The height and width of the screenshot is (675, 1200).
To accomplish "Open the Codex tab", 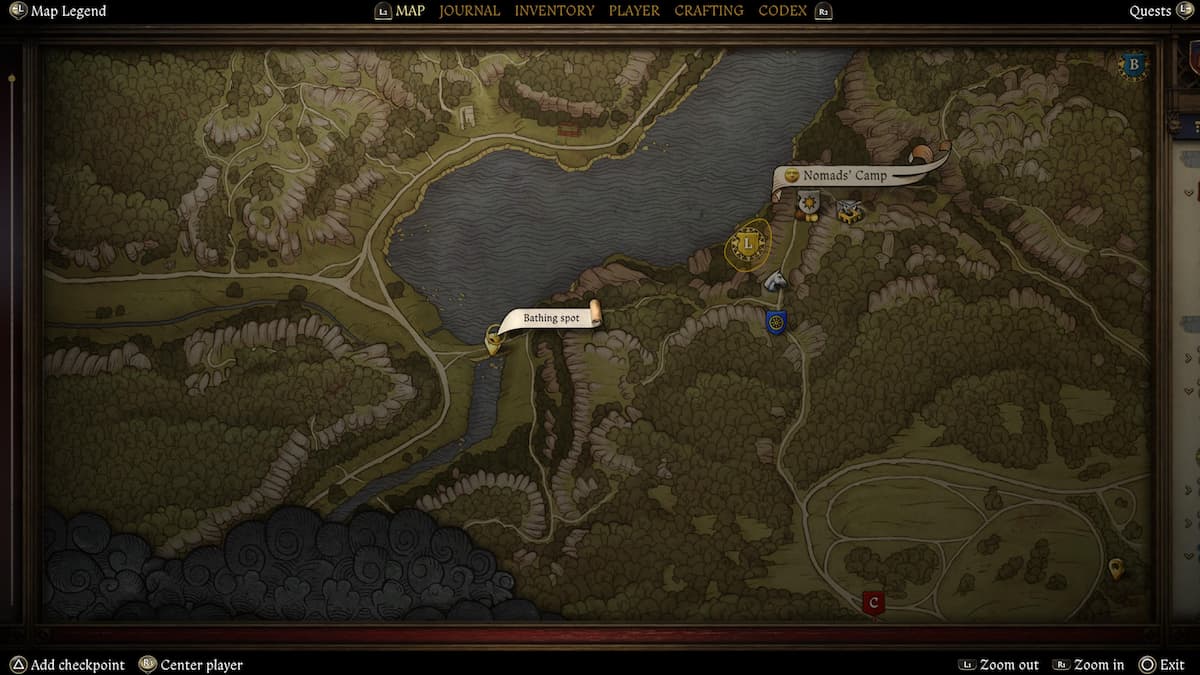I will pyautogui.click(x=783, y=11).
